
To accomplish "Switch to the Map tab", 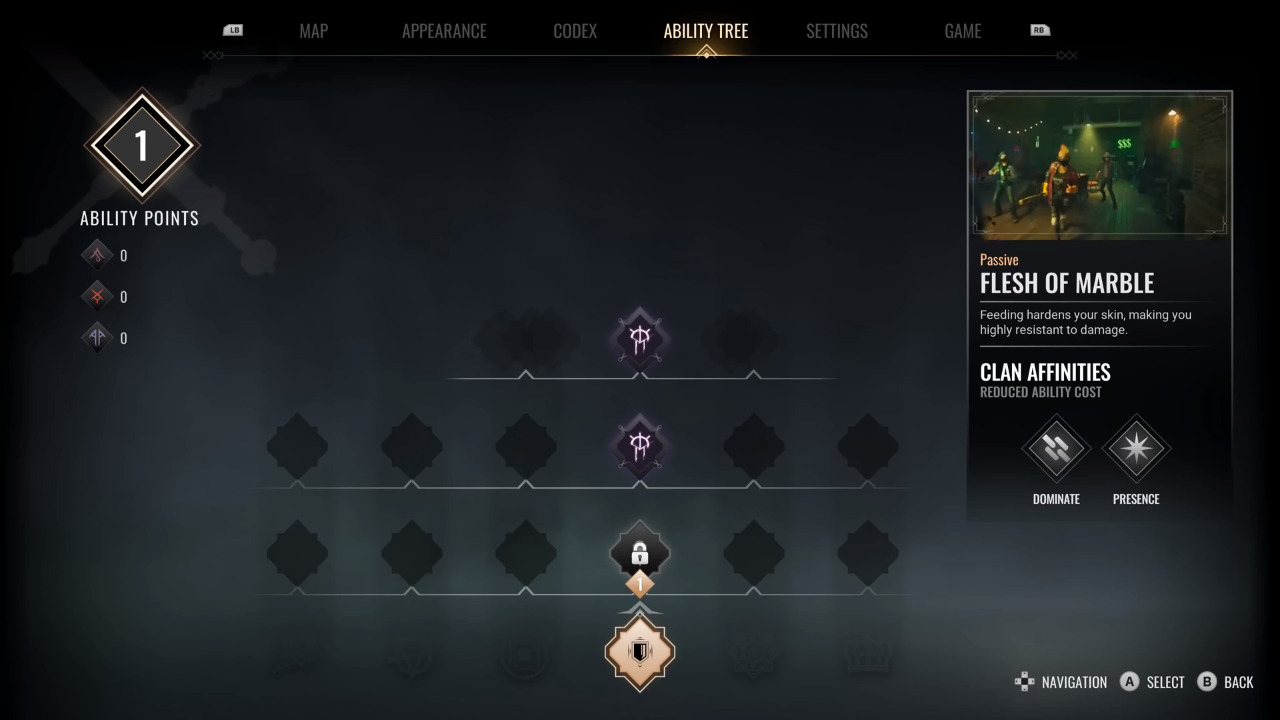I will (313, 31).
